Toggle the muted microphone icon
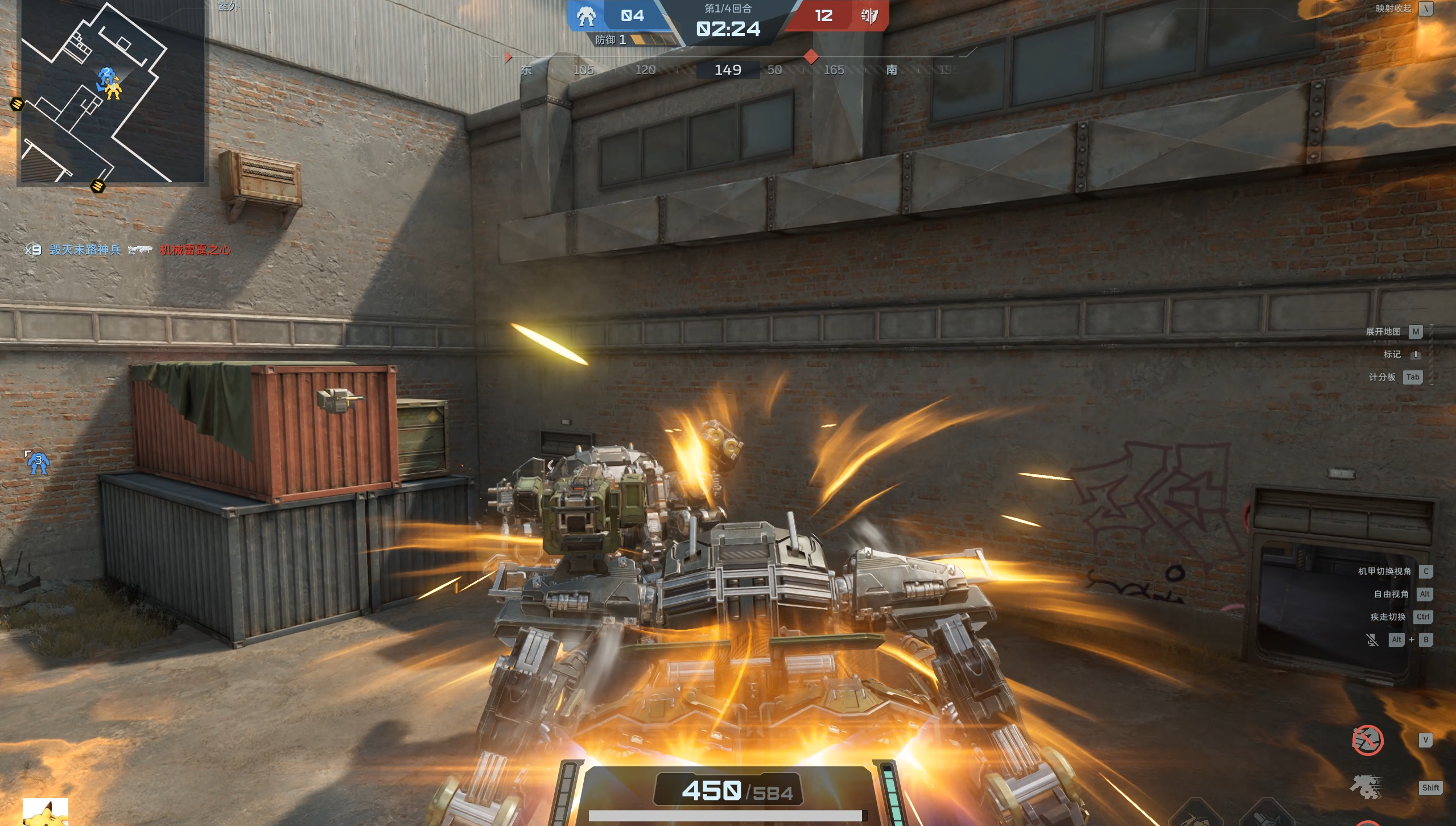 [x=1372, y=640]
